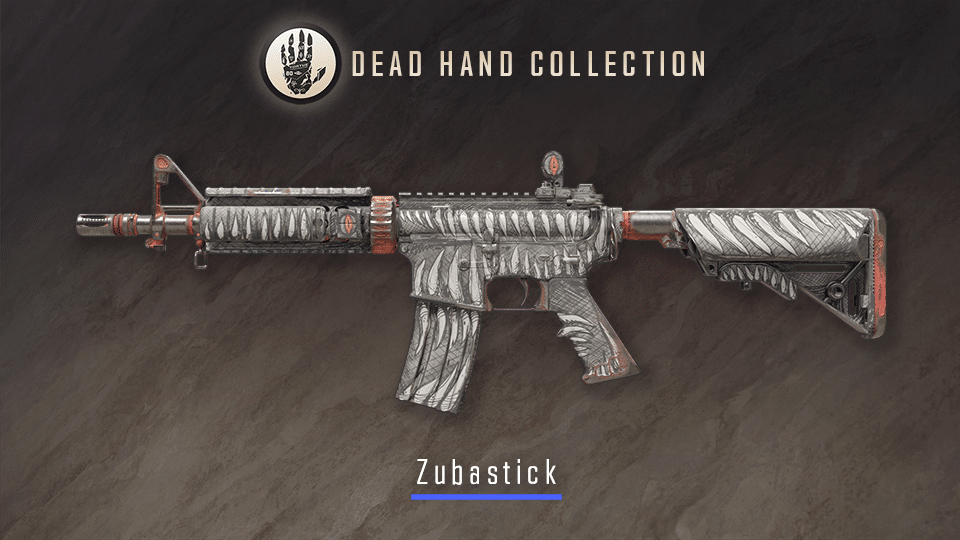
Task: Select the Zubastick skin name label
Action: 486,470
